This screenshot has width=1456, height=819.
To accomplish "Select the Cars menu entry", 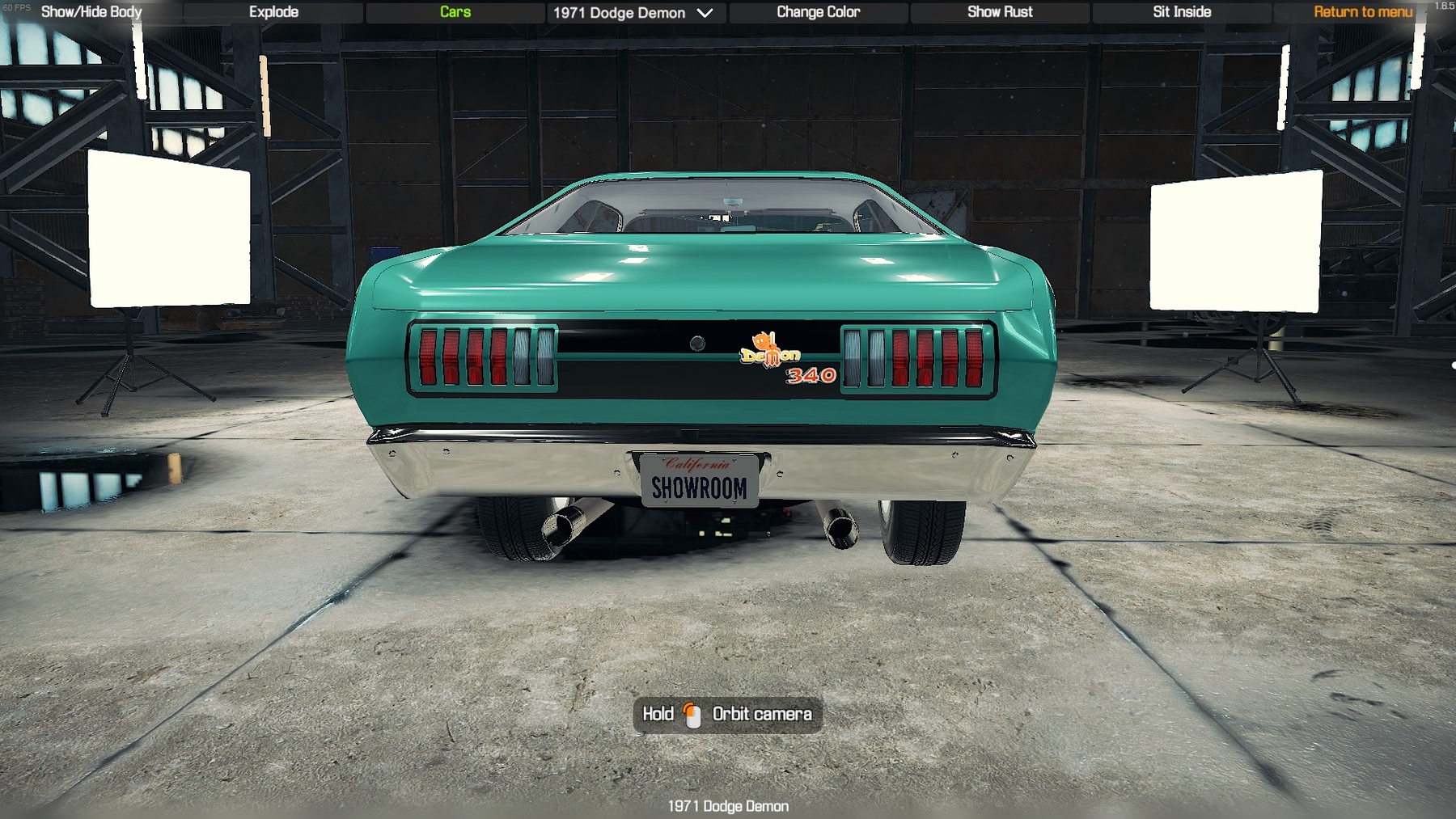I will (455, 12).
